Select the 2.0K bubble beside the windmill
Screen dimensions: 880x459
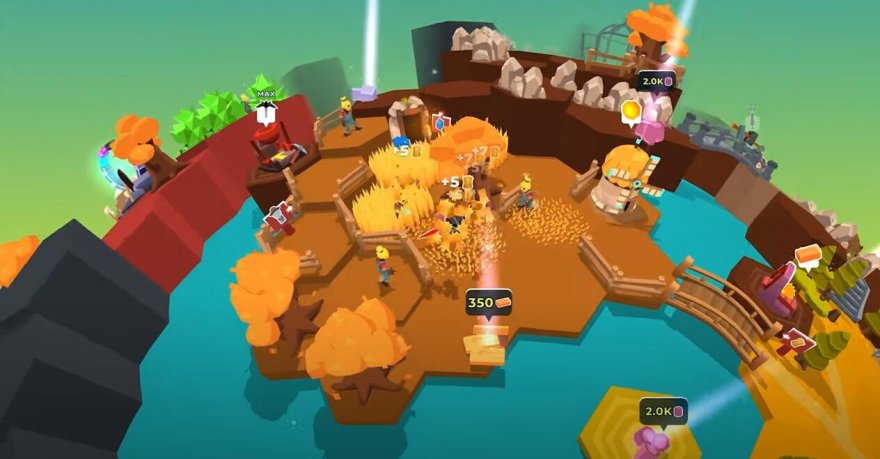[x=657, y=80]
